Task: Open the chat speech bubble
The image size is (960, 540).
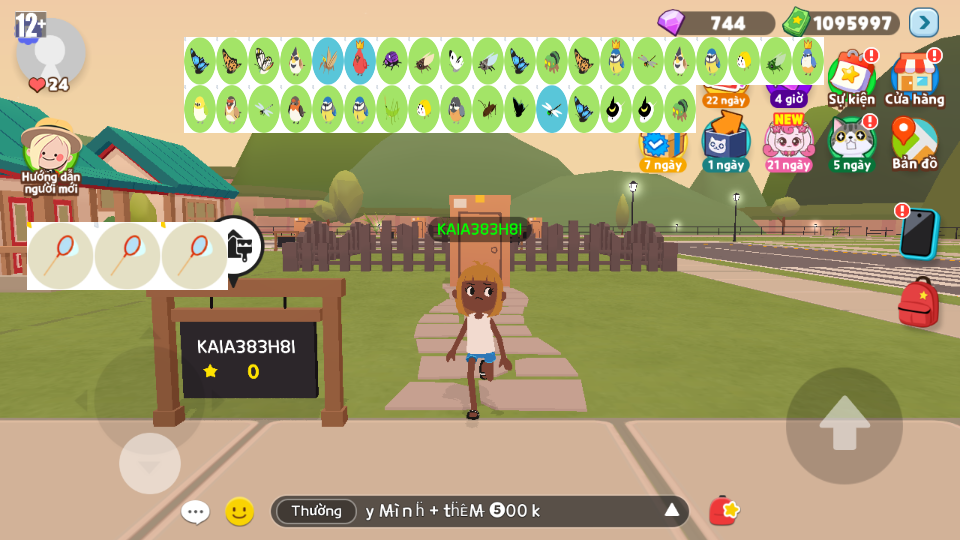Action: pyautogui.click(x=195, y=512)
